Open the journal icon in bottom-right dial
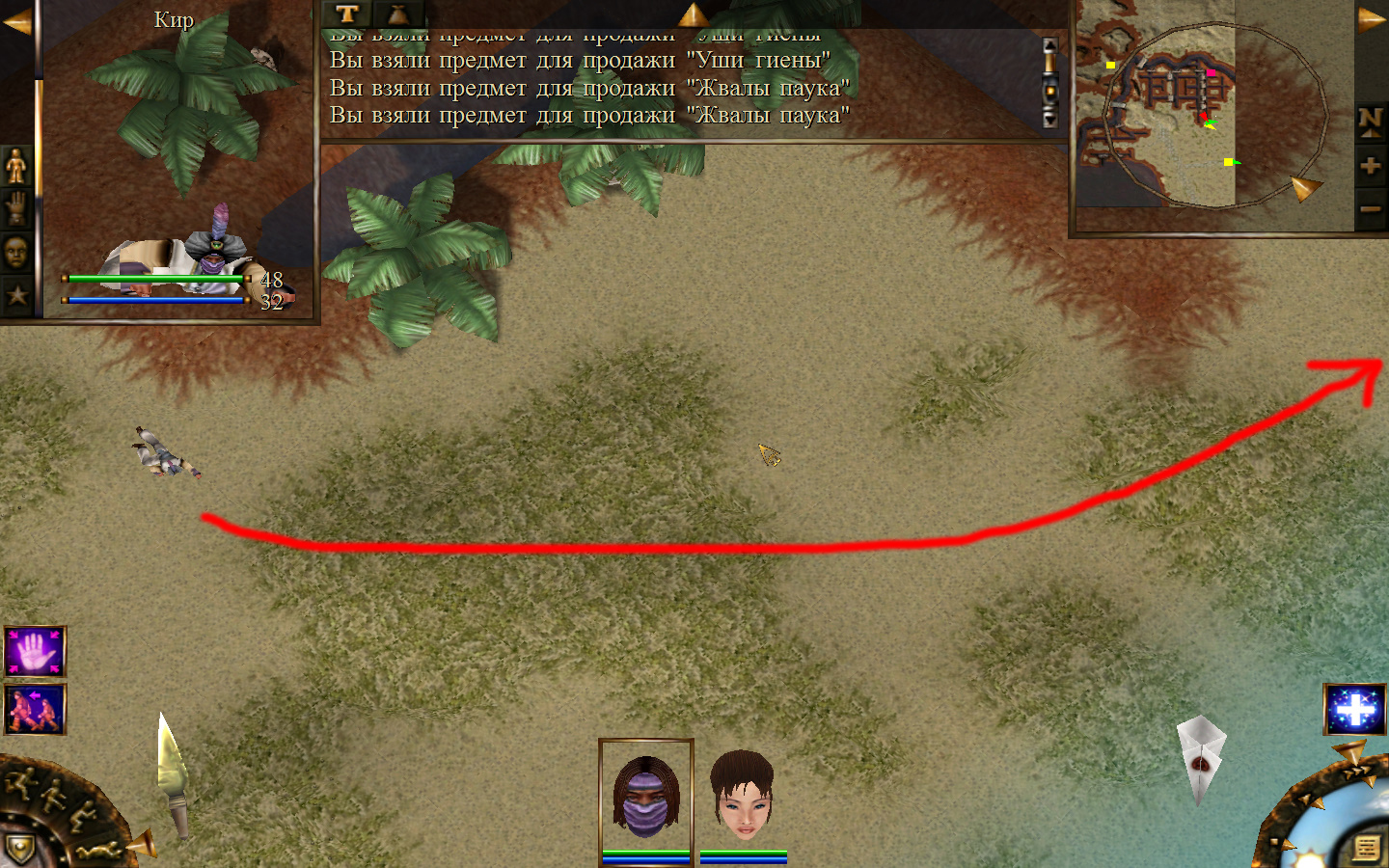Viewport: 1389px width, 868px height. (1366, 848)
